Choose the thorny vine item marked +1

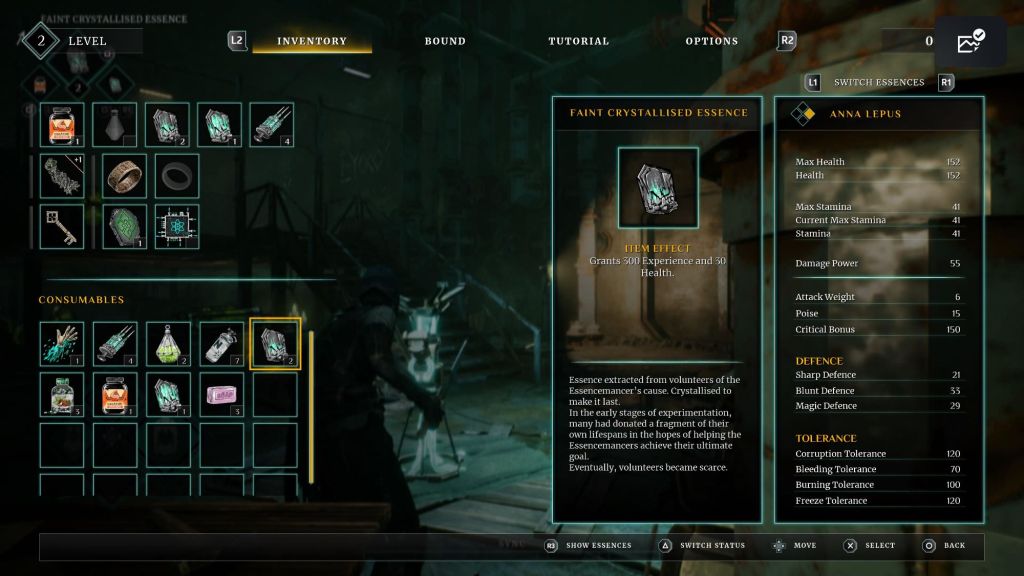pos(62,176)
